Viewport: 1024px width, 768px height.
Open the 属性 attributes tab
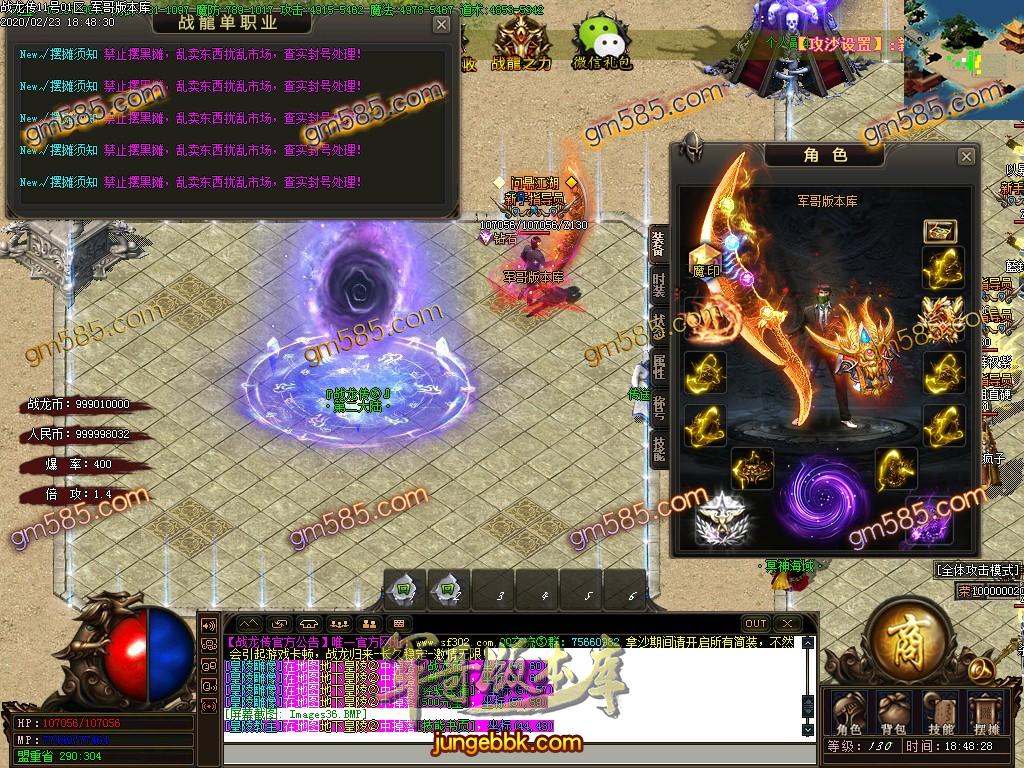click(x=658, y=367)
